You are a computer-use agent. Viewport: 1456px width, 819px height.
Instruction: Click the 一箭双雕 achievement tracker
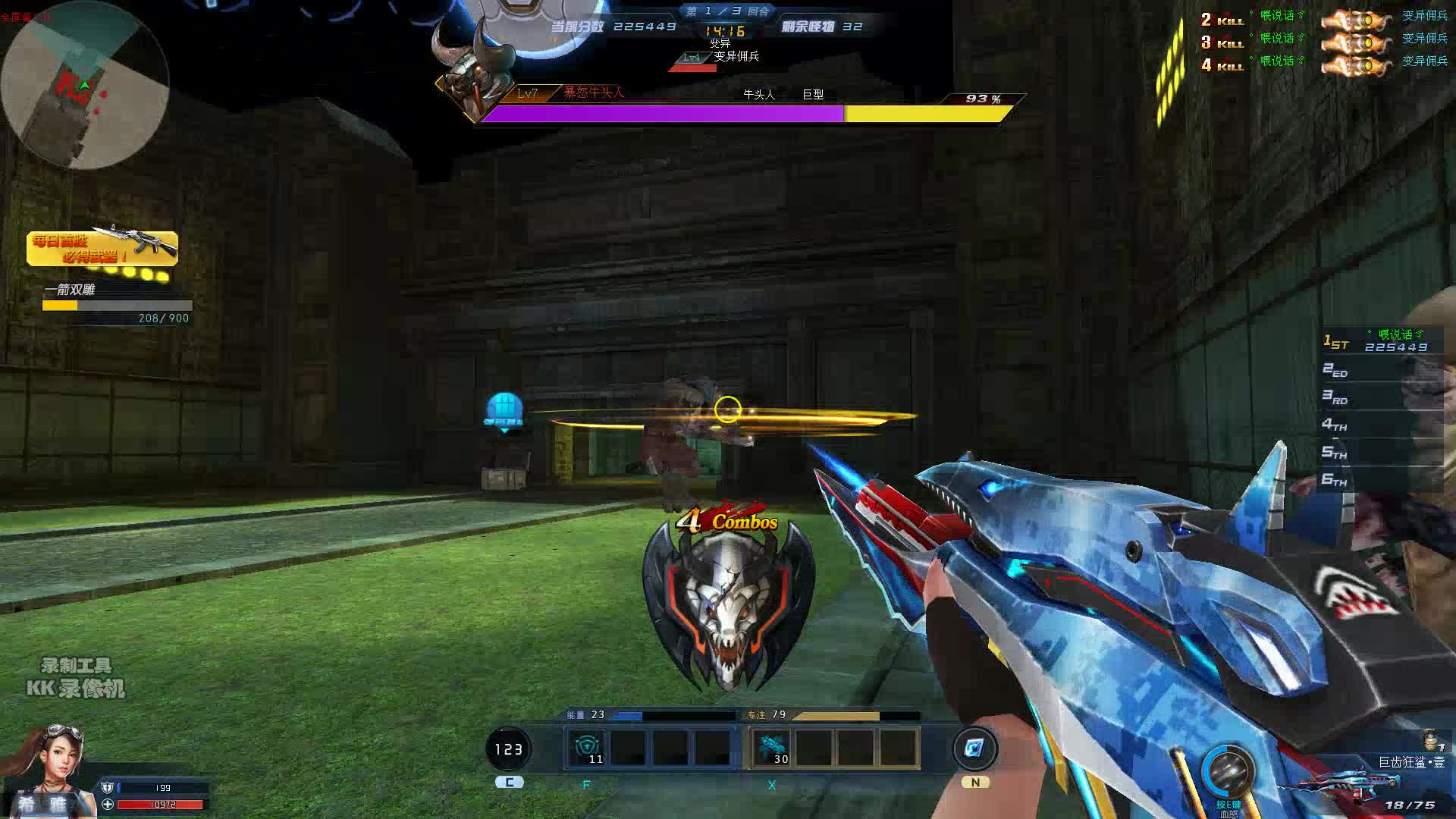coord(117,303)
